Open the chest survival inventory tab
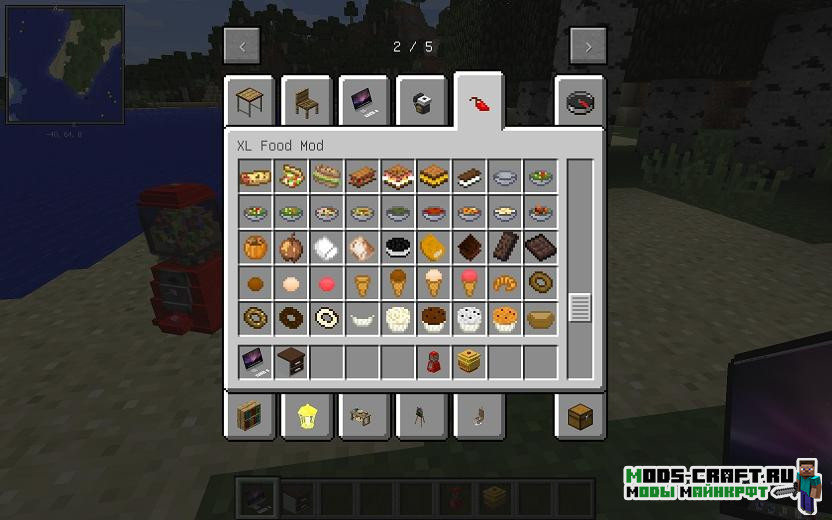This screenshot has height=520, width=832. coord(580,415)
